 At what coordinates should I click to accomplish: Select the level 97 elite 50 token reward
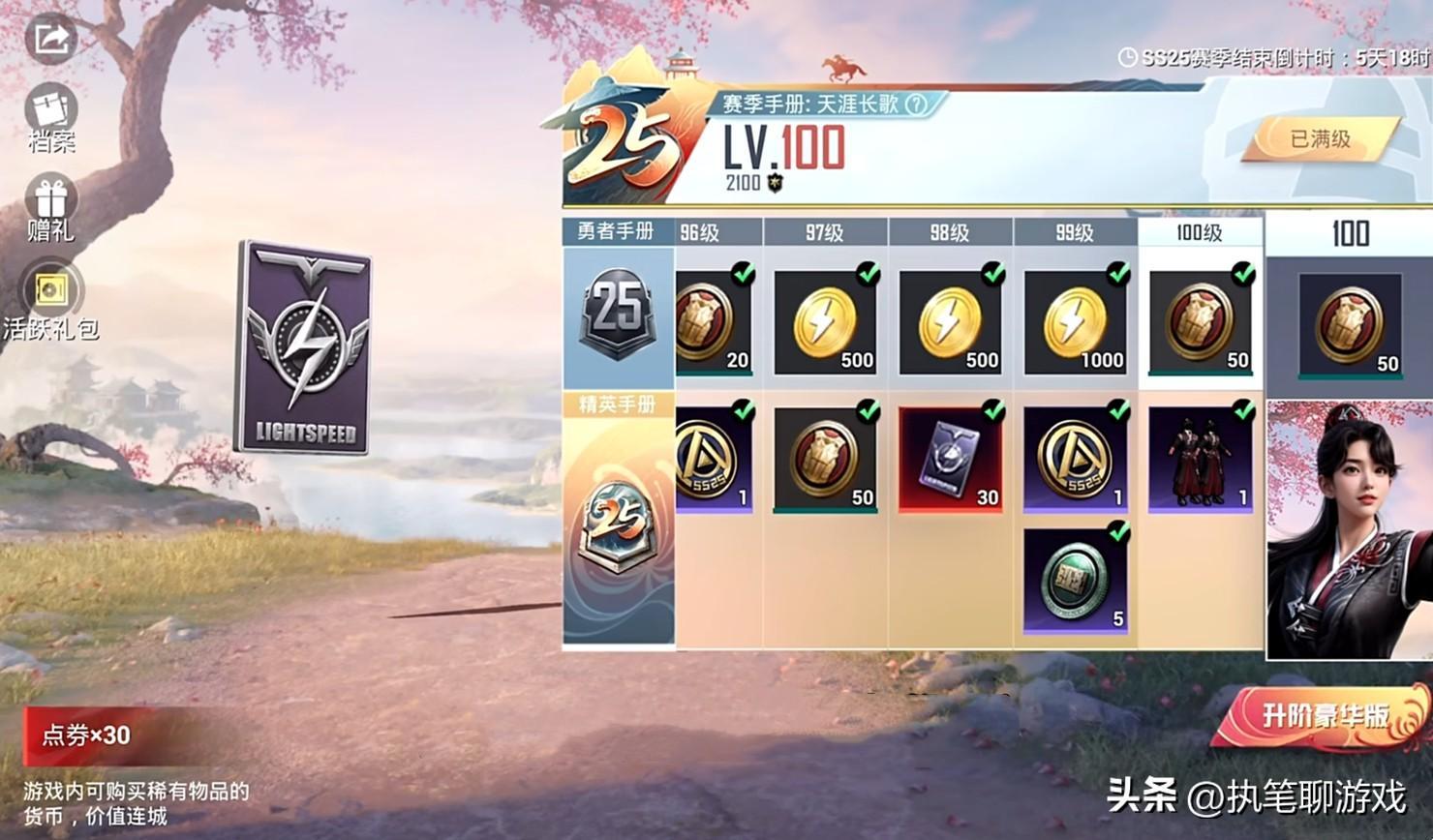point(825,459)
